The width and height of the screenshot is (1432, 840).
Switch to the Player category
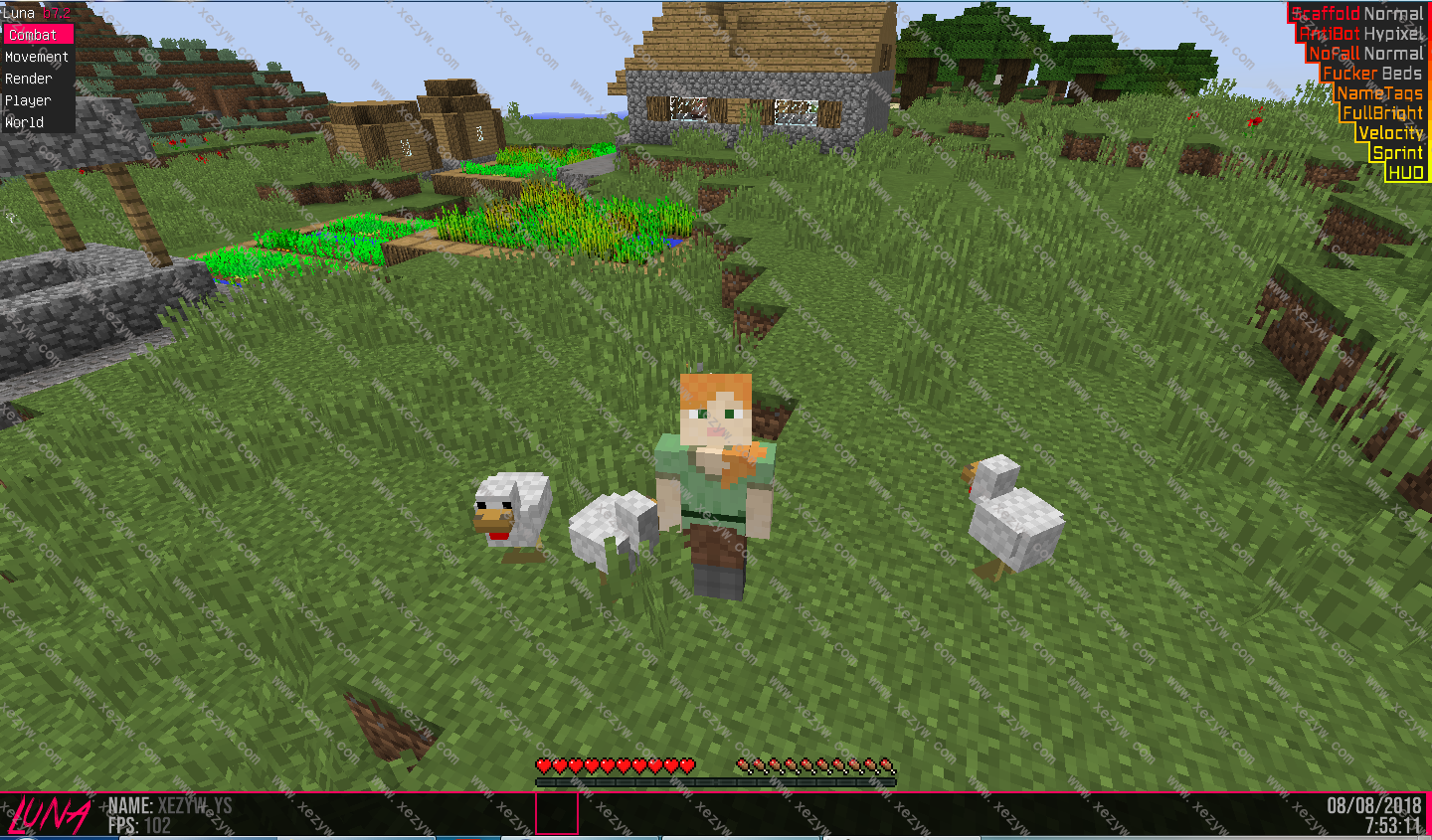point(28,100)
